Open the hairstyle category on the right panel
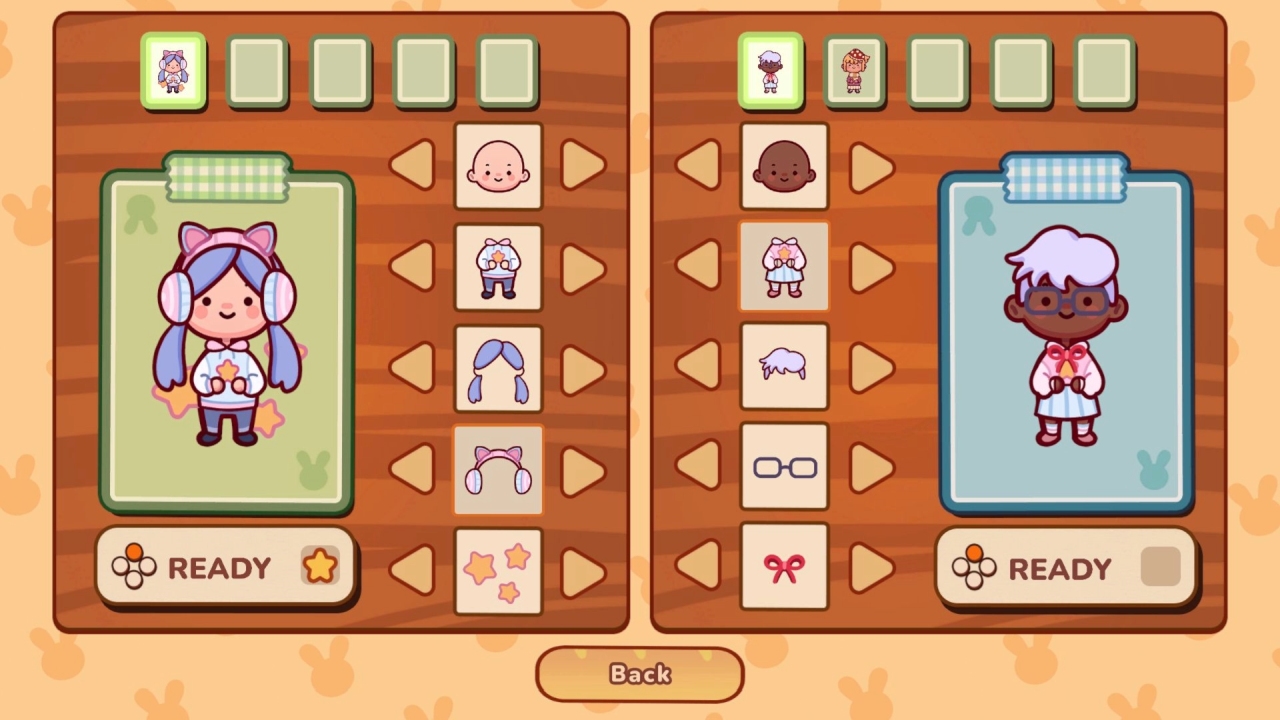The image size is (1280, 720). coord(784,367)
